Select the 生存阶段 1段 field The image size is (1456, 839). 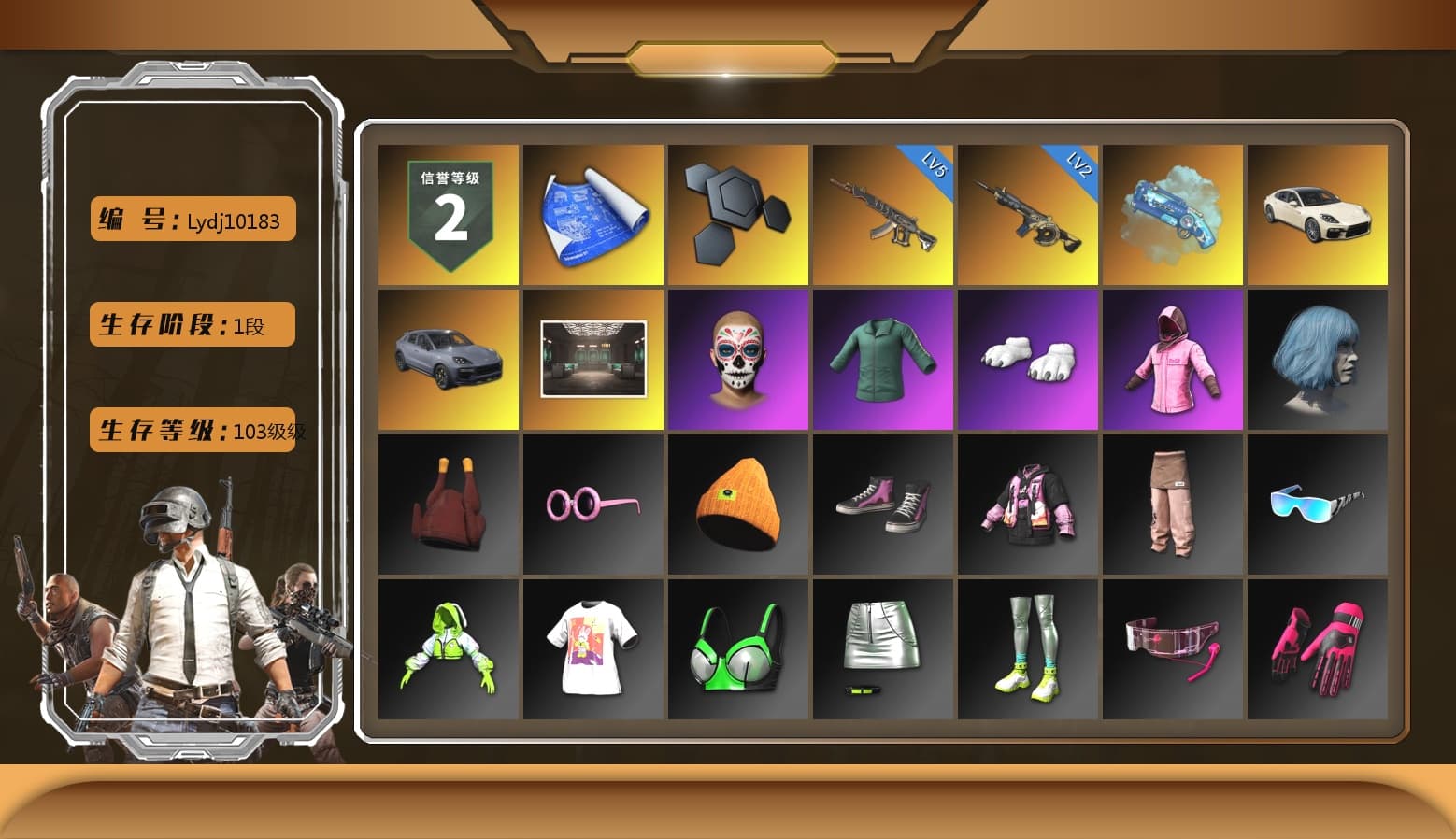(192, 324)
